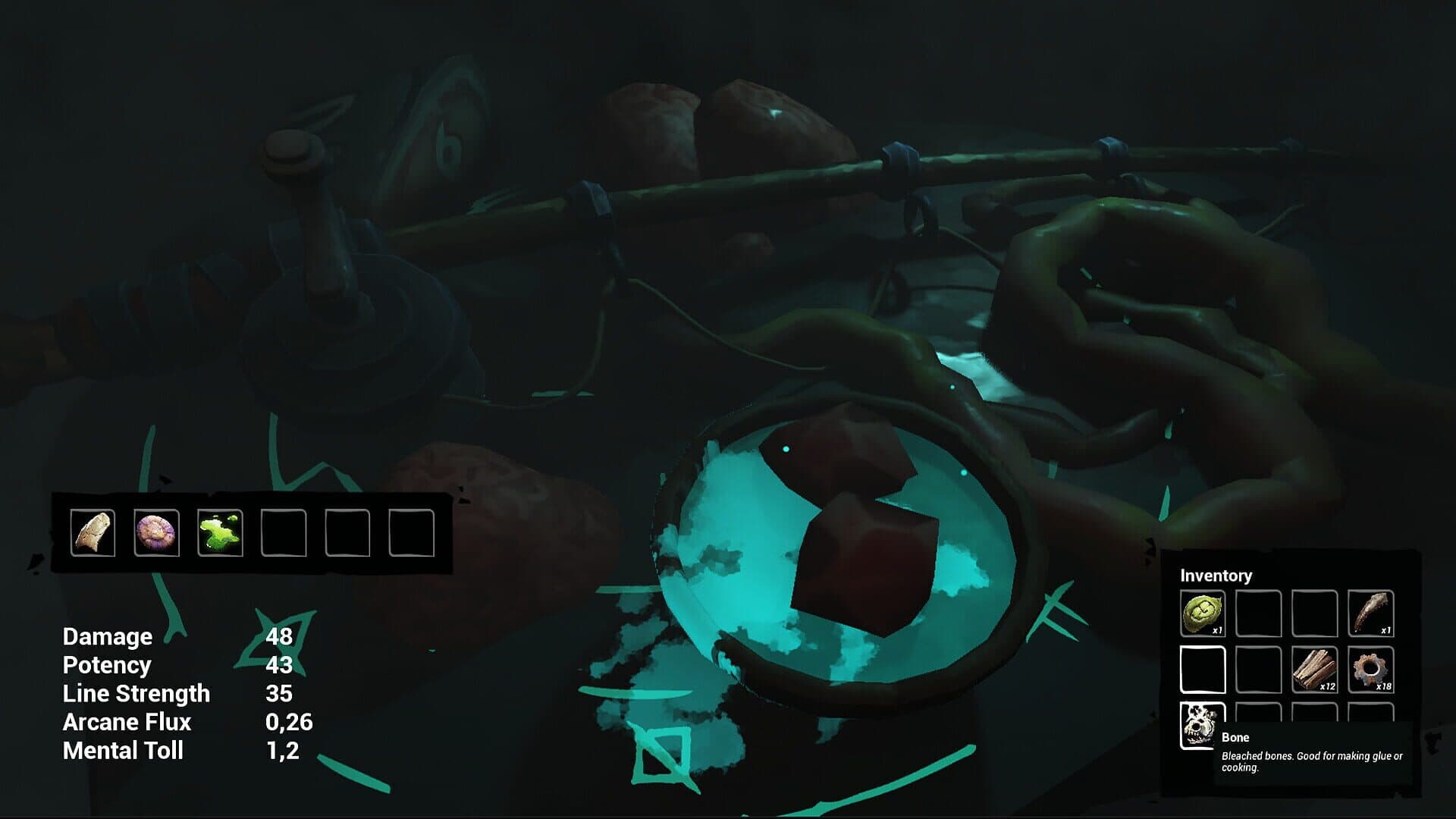
Task: Click the glowing cauldron with meat chunks
Action: pyautogui.click(x=842, y=546)
